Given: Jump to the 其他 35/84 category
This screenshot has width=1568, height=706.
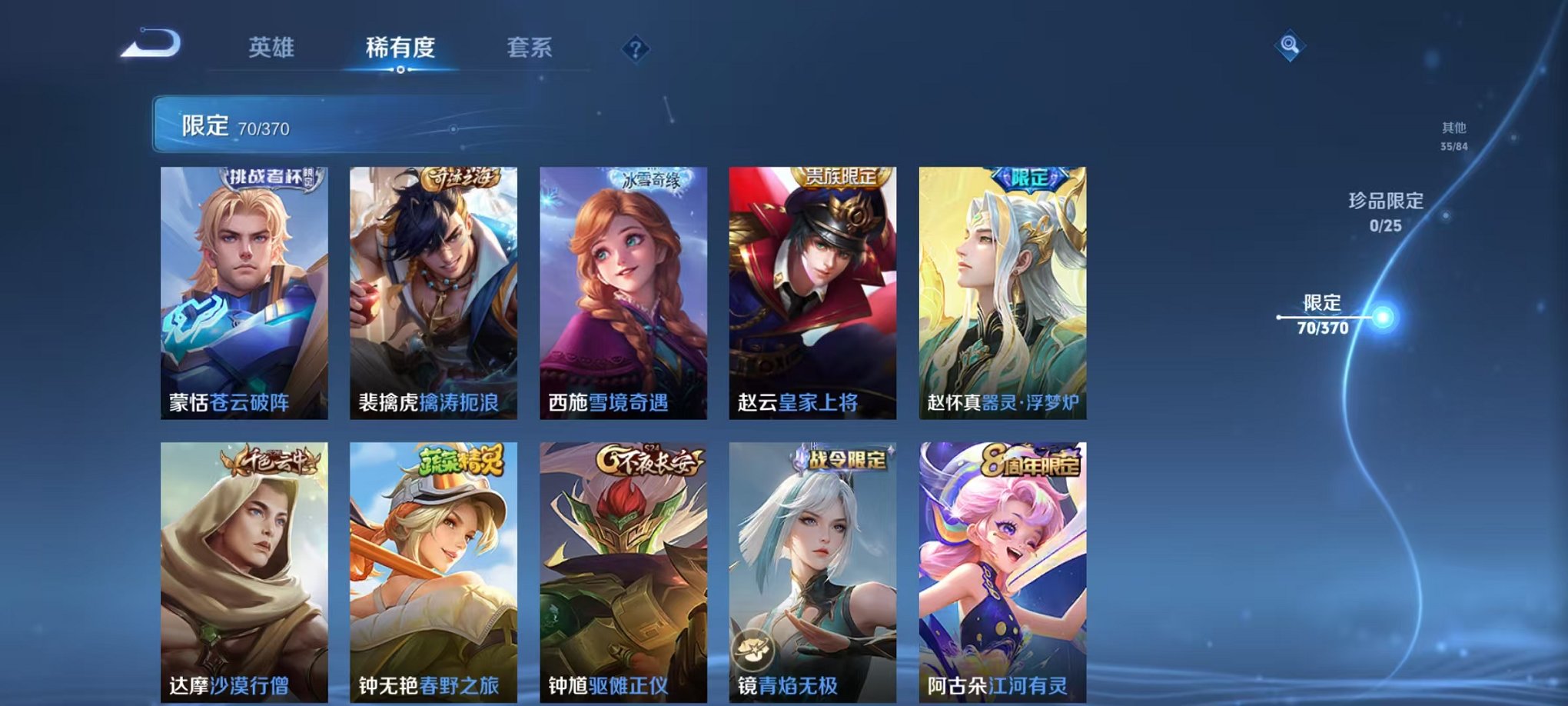Looking at the screenshot, I should (x=1452, y=137).
